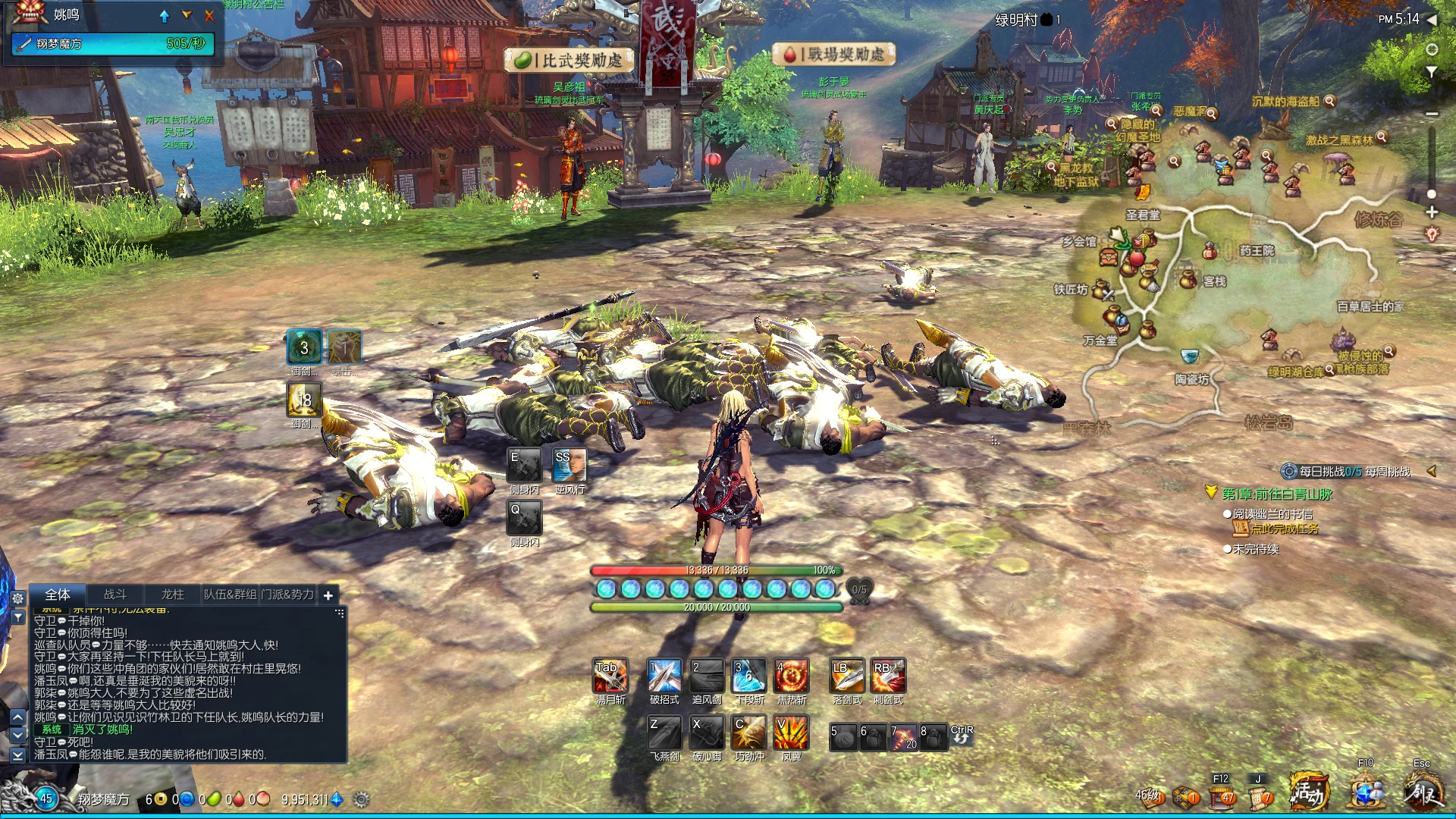Activate the 满月斩 Tab skill

click(610, 676)
